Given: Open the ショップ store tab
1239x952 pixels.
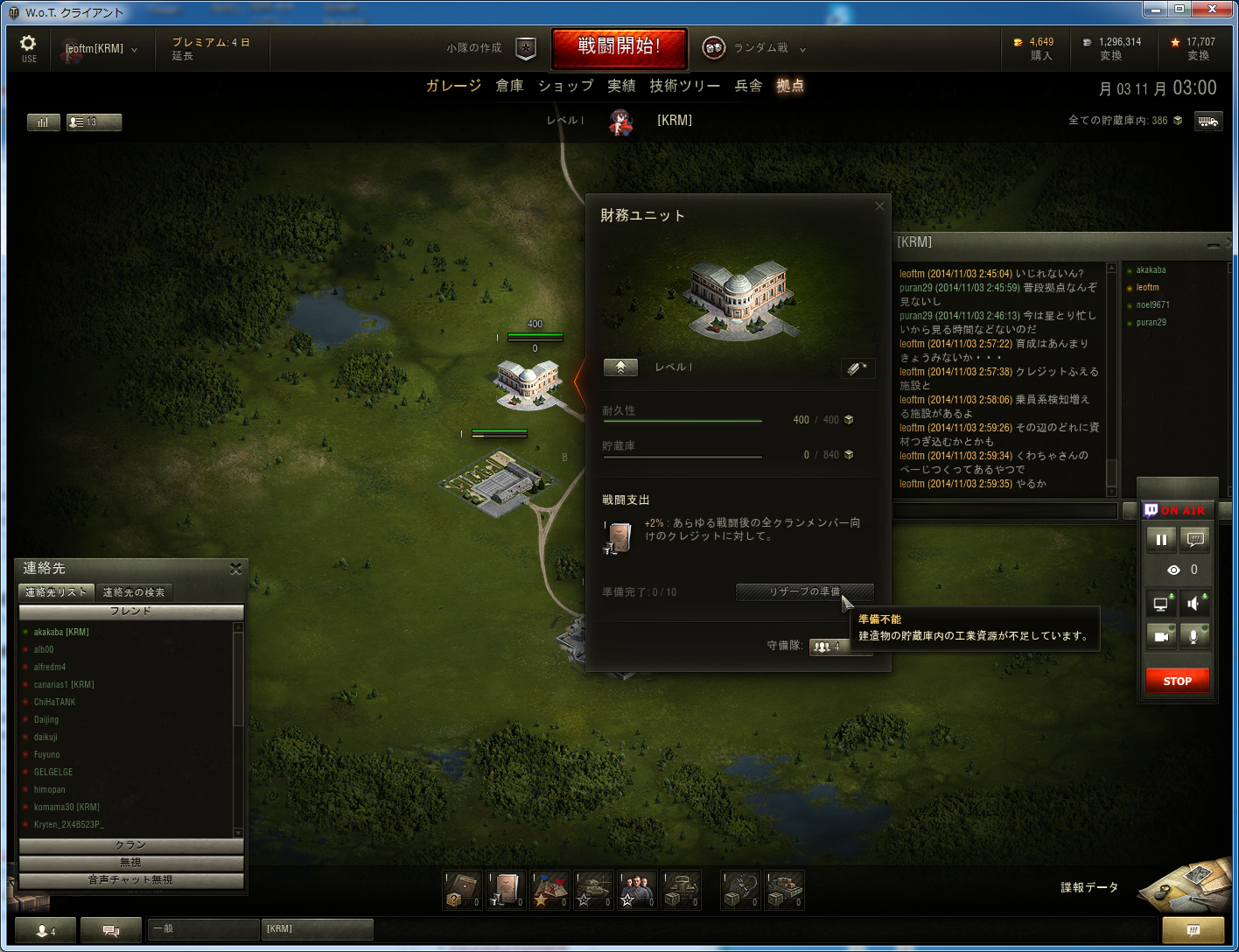Looking at the screenshot, I should click(565, 86).
